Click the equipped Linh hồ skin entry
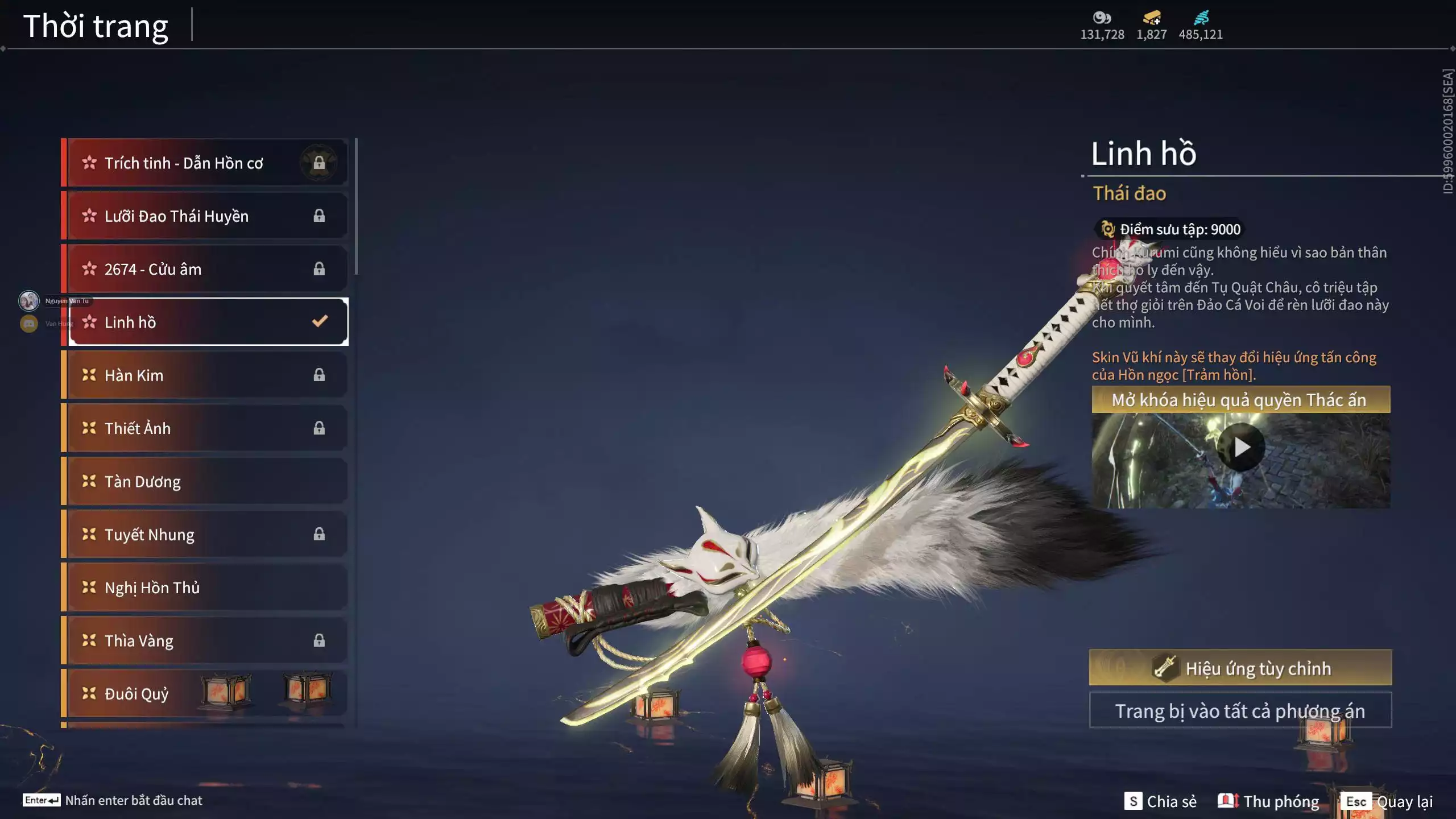 [x=208, y=322]
